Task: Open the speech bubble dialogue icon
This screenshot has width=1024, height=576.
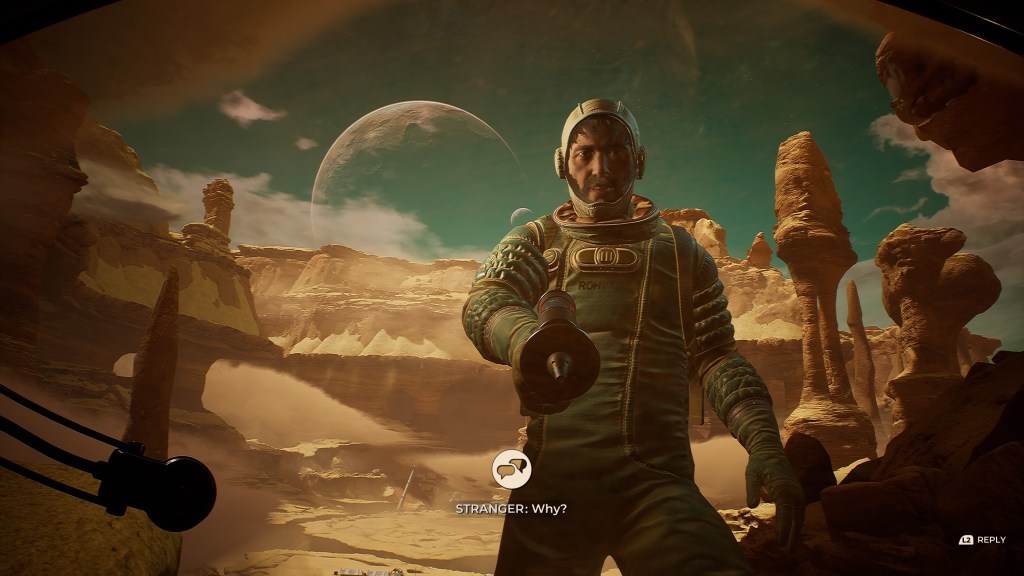Action: [511, 468]
